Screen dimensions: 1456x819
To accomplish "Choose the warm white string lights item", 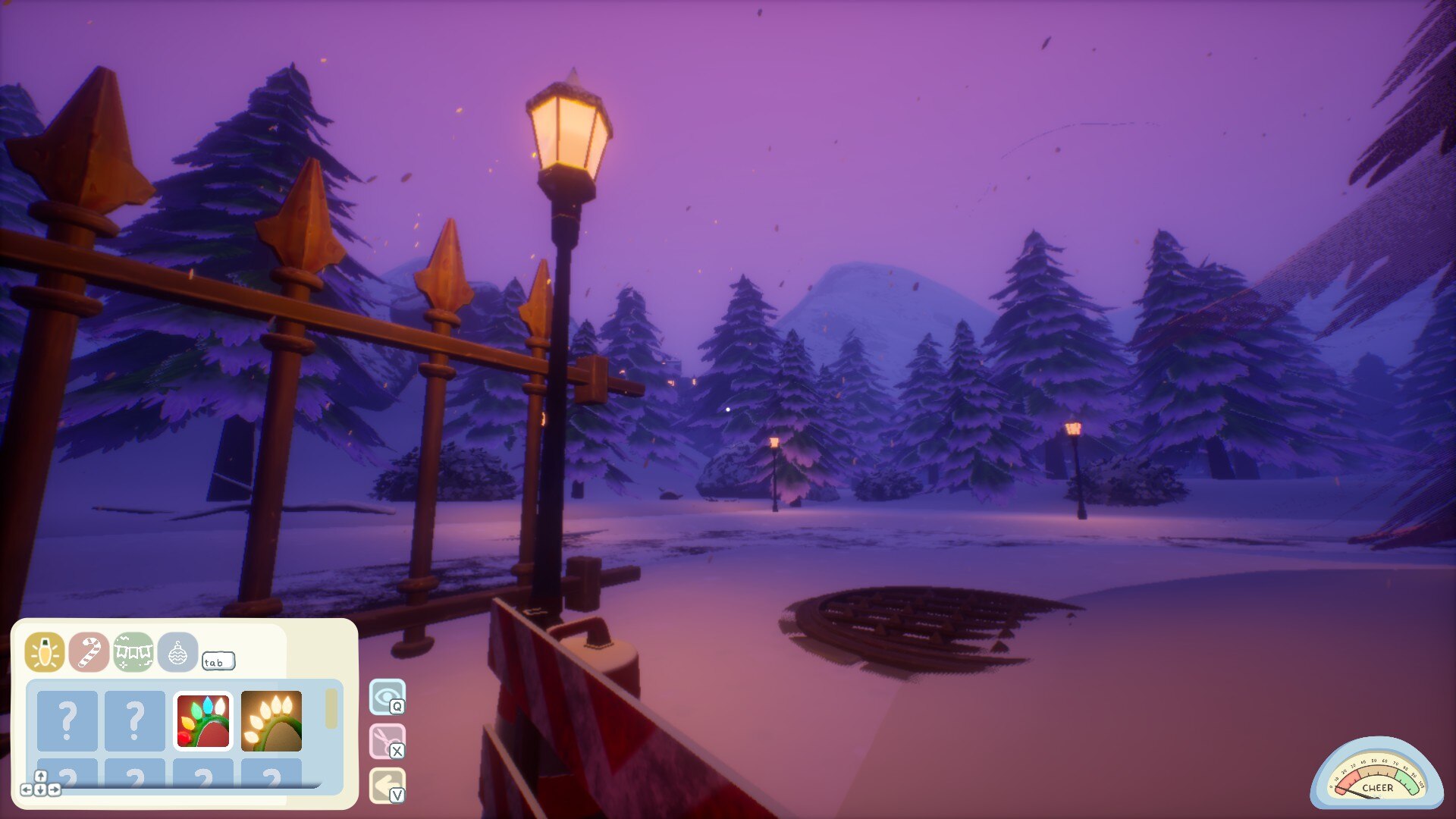I will point(271,720).
